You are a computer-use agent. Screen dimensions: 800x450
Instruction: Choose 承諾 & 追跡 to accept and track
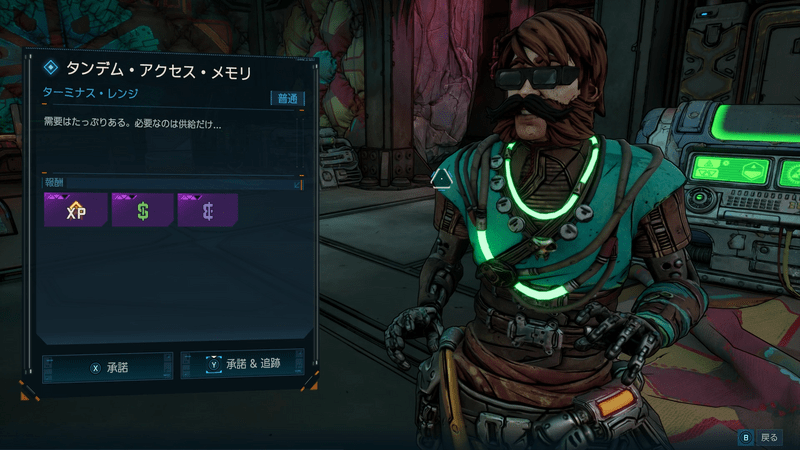(x=243, y=365)
